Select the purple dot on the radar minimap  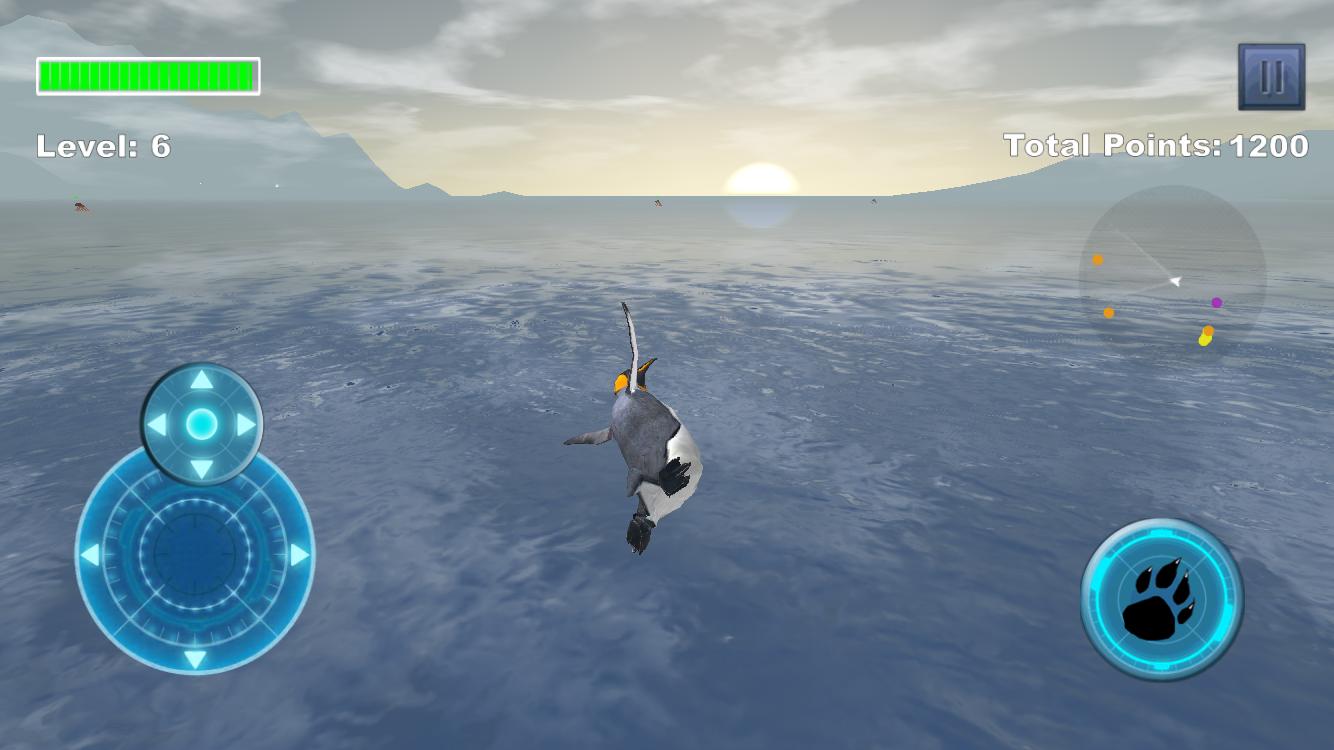coord(1217,302)
